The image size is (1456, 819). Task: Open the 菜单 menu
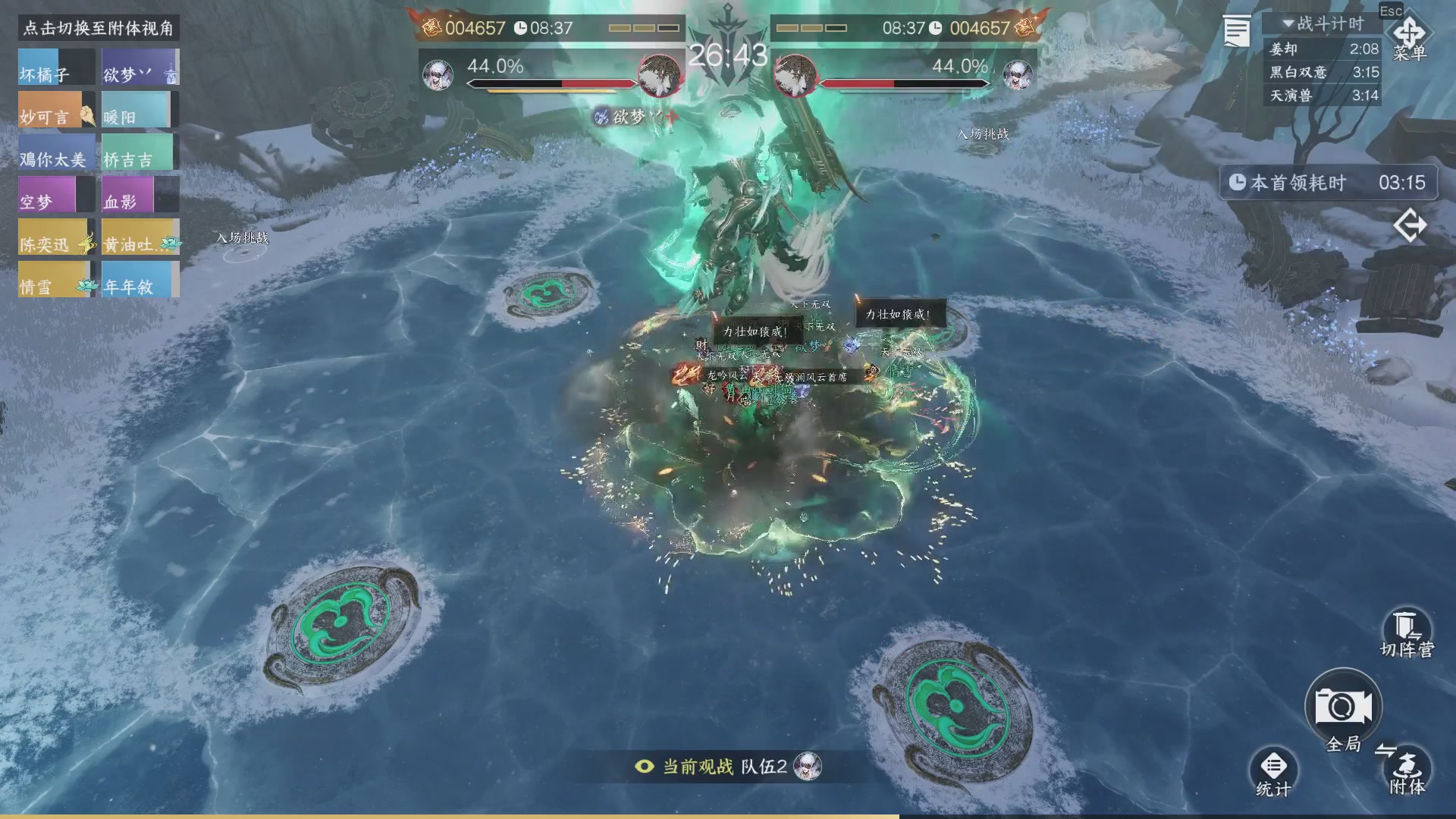tap(1409, 38)
